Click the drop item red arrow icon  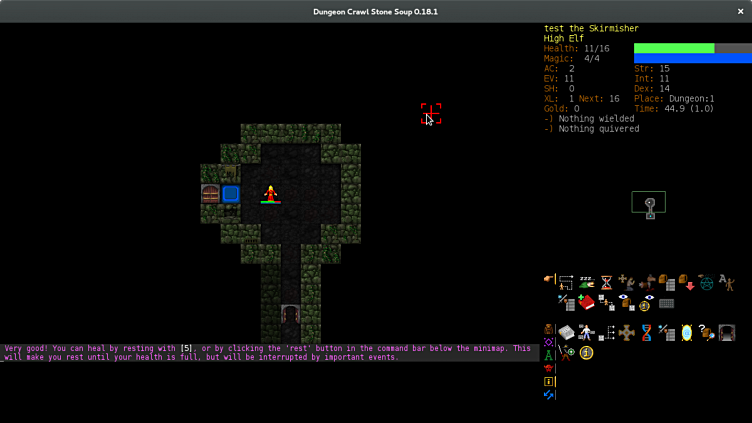(x=687, y=282)
